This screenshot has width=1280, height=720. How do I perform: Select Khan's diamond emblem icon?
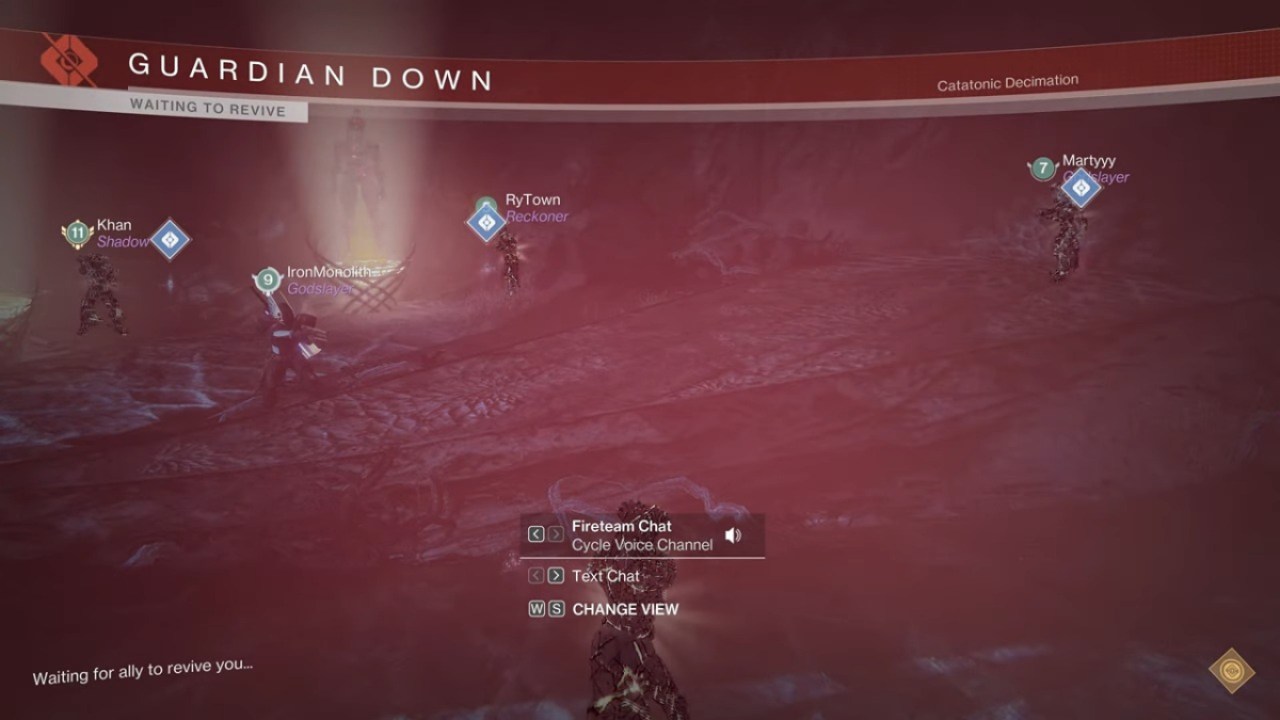click(x=168, y=240)
